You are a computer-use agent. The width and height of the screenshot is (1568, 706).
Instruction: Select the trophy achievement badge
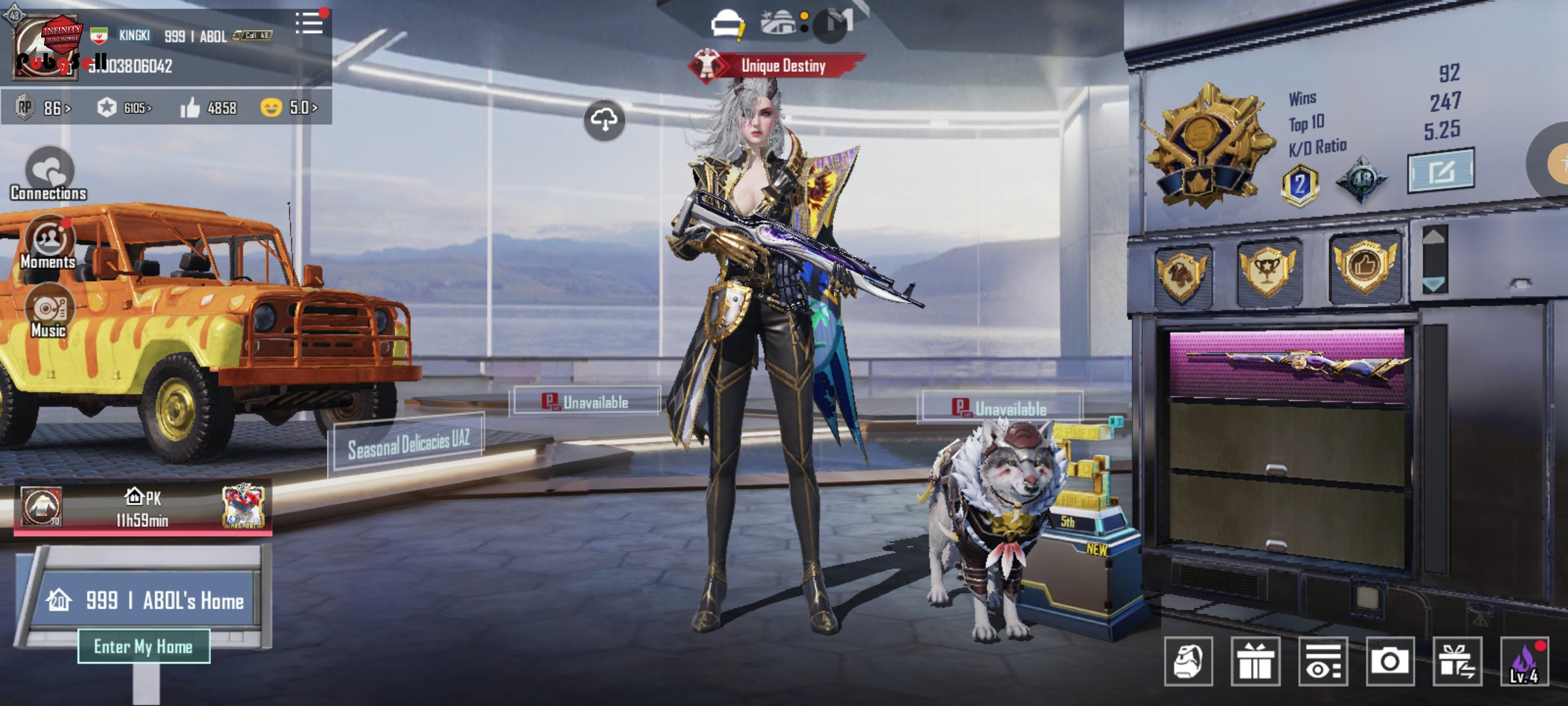point(1267,269)
